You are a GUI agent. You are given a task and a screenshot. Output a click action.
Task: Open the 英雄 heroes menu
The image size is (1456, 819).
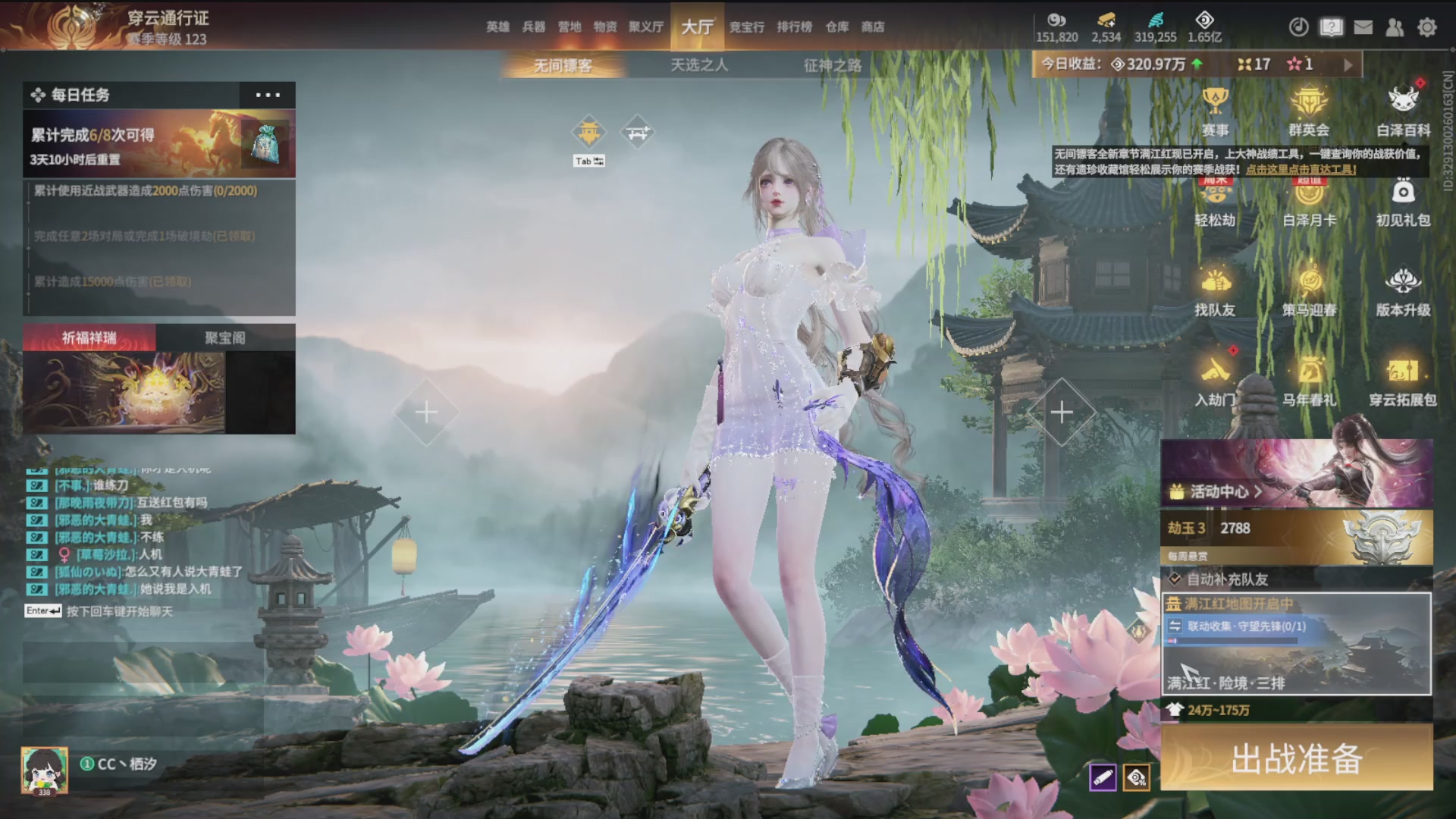coord(497,27)
